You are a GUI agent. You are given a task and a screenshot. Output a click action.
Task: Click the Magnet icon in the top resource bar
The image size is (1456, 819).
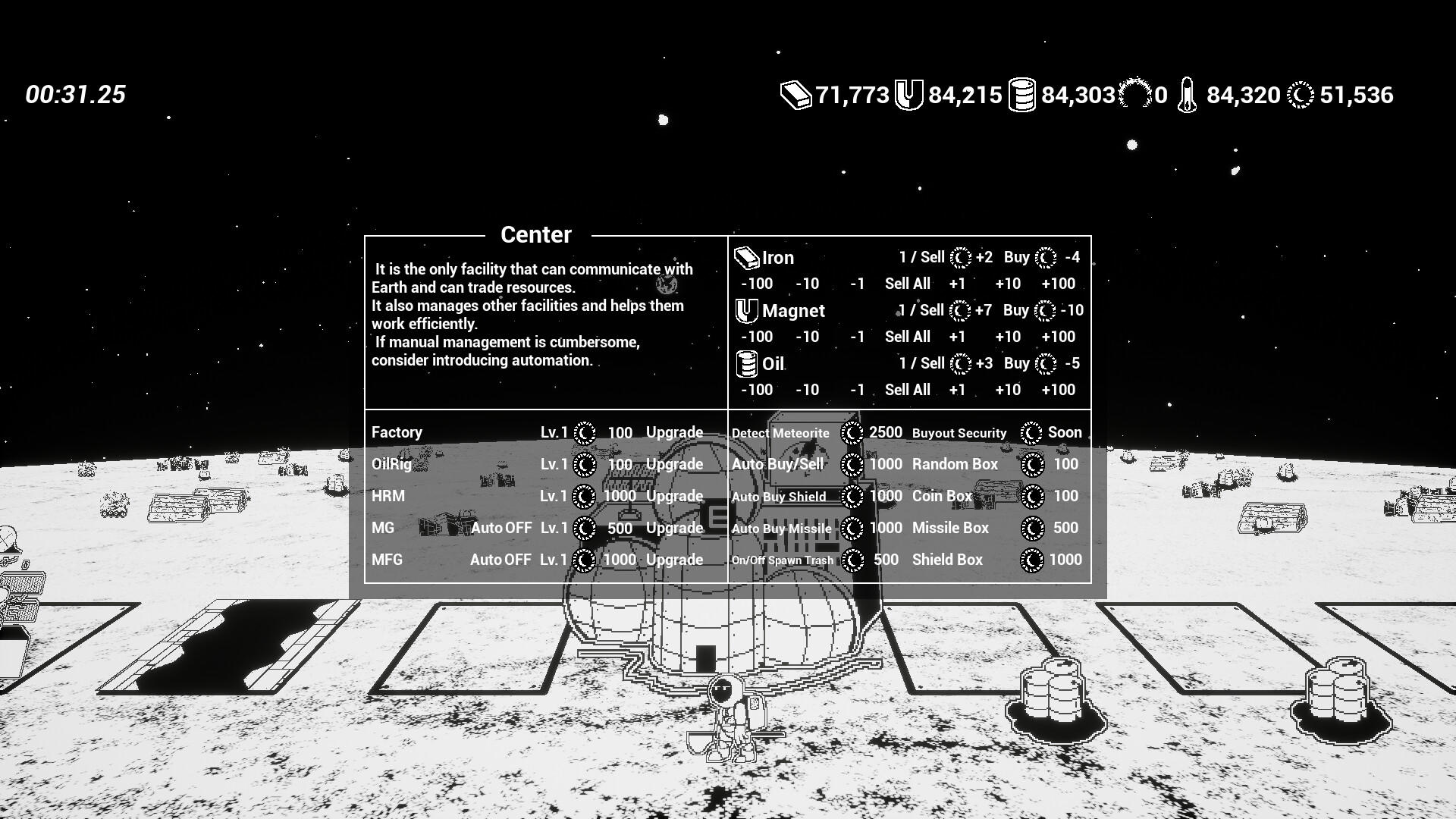click(910, 95)
